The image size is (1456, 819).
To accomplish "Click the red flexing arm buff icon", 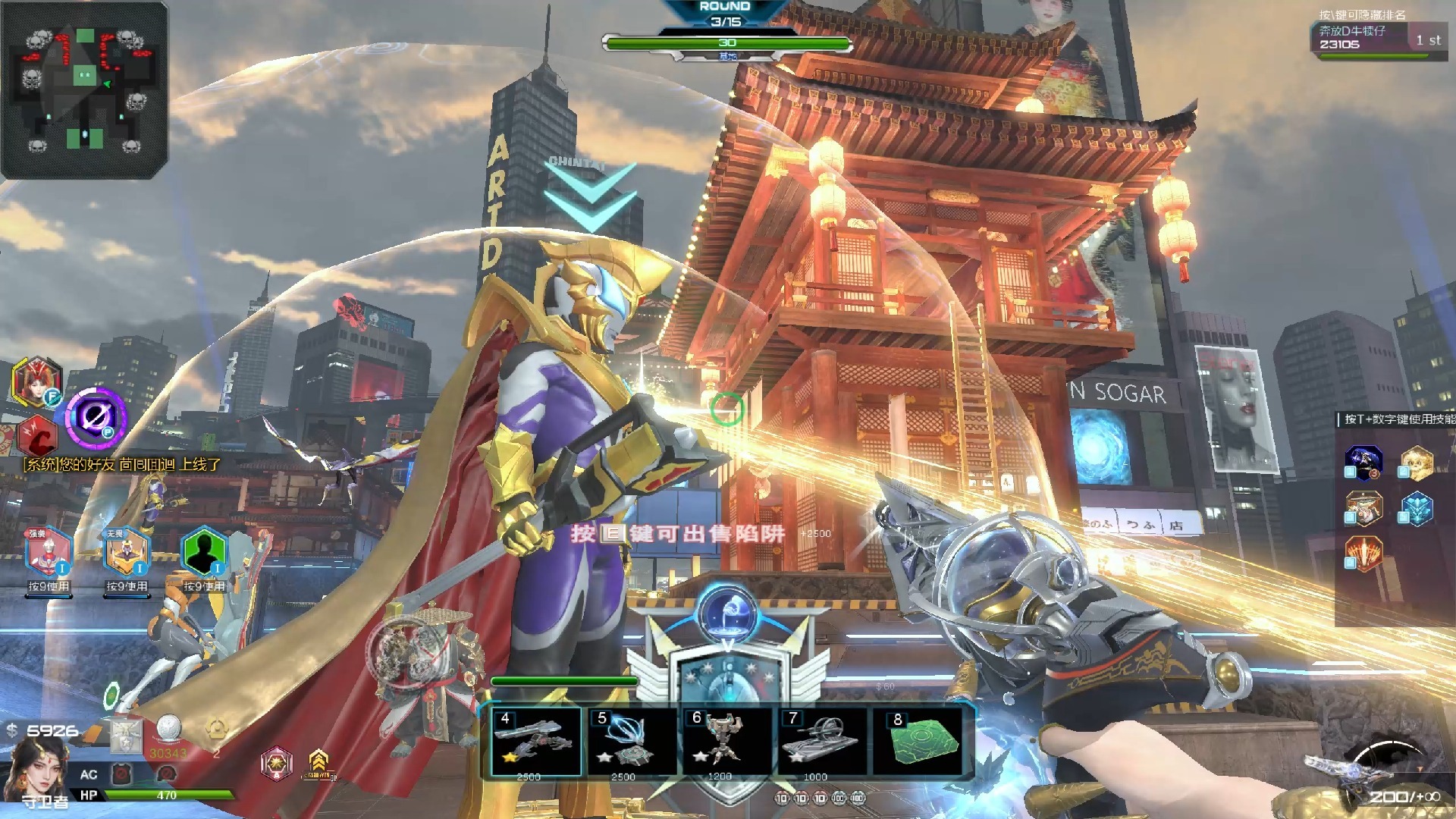I will (x=36, y=437).
